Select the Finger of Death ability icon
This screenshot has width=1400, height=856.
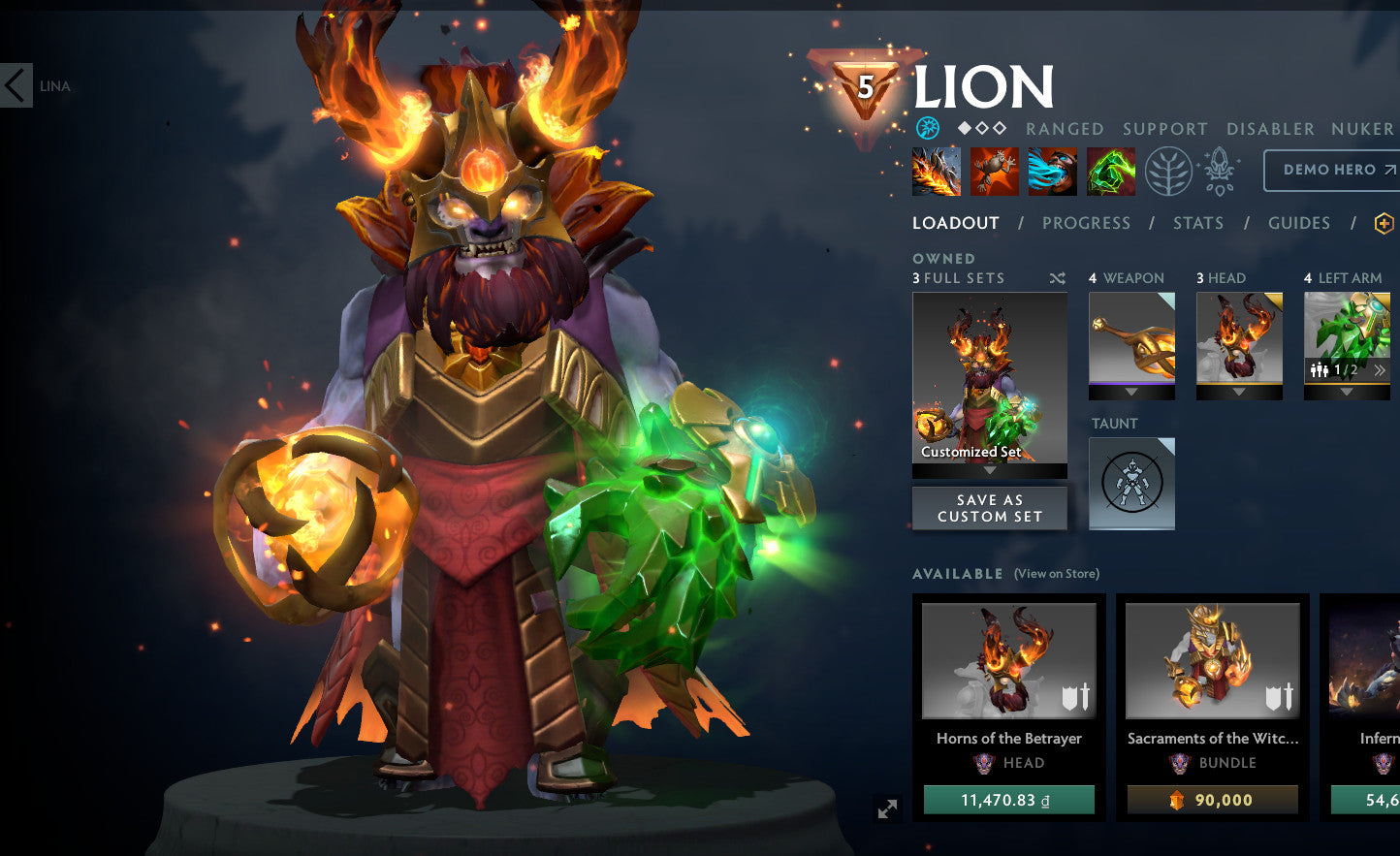[x=1110, y=171]
